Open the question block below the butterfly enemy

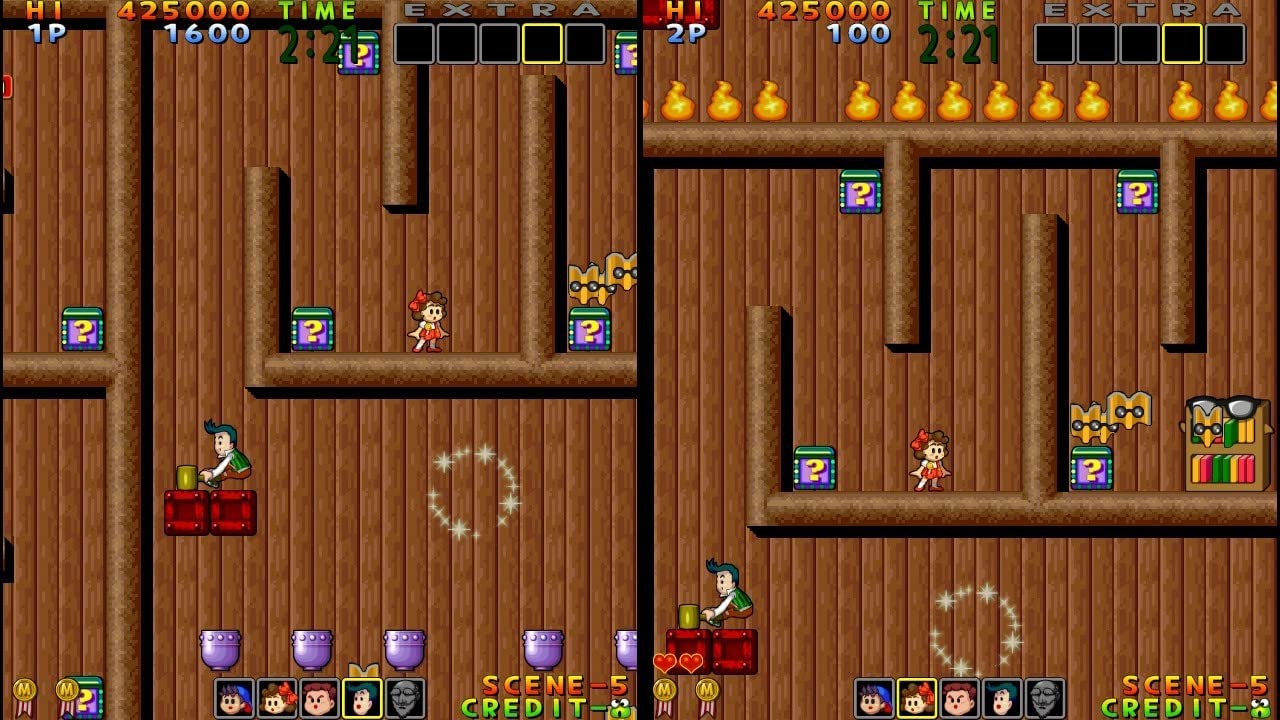click(x=588, y=327)
